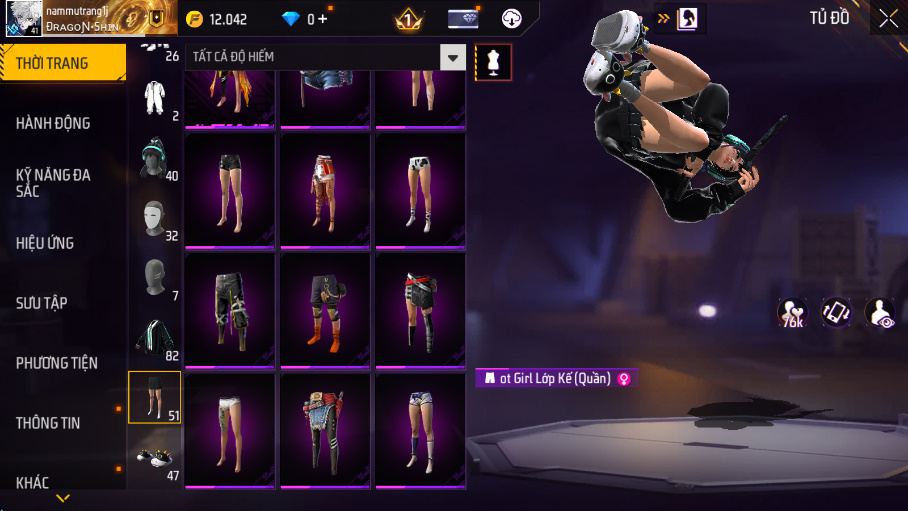
Task: Select the Kỹ Năng Đa Sắc menu entry
Action: [x=54, y=183]
